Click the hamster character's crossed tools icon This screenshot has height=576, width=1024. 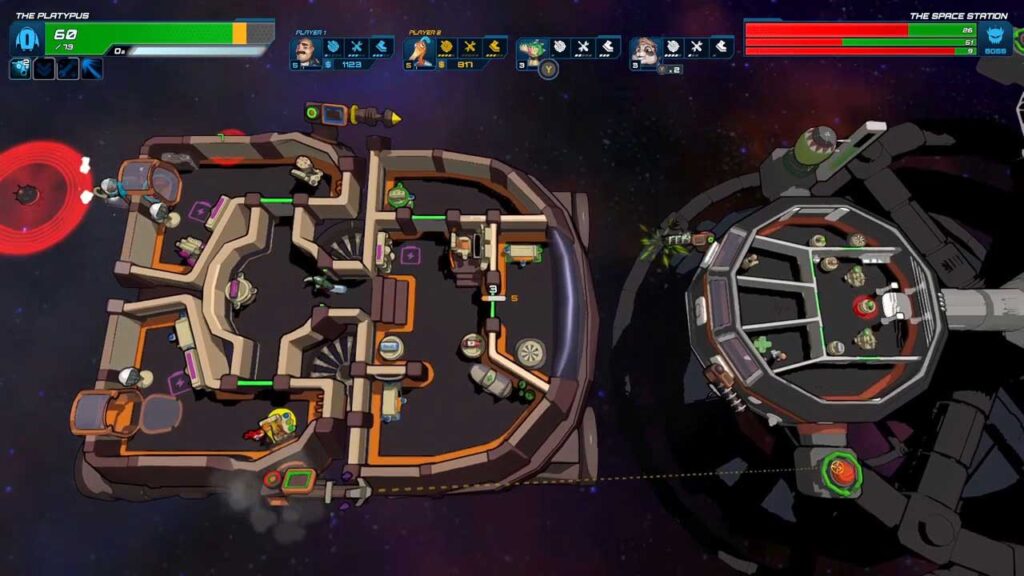pos(695,46)
